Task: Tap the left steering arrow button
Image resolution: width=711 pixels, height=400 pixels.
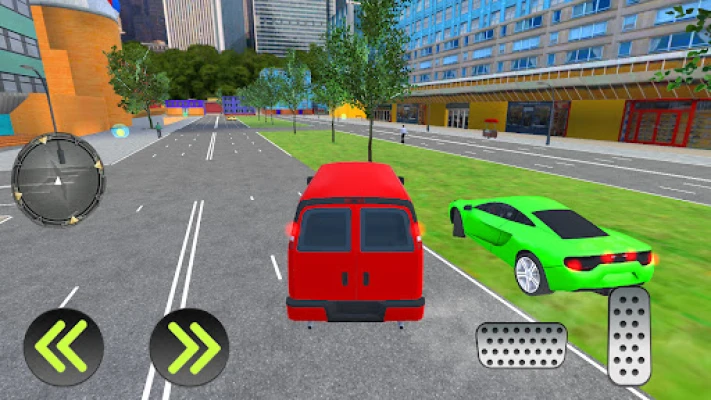Action: [x=63, y=347]
